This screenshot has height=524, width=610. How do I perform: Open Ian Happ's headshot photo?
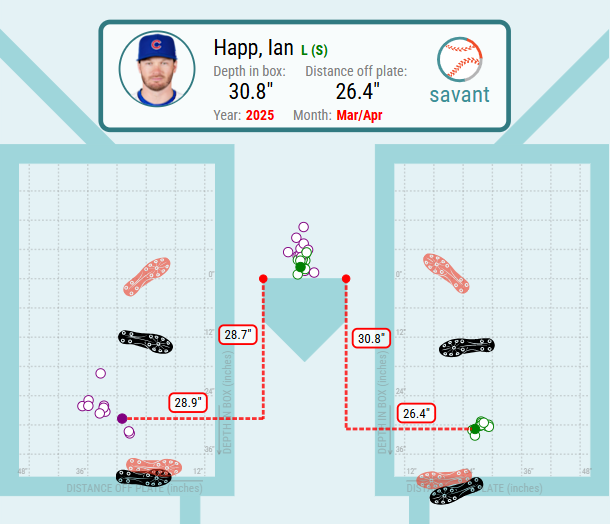tap(157, 70)
